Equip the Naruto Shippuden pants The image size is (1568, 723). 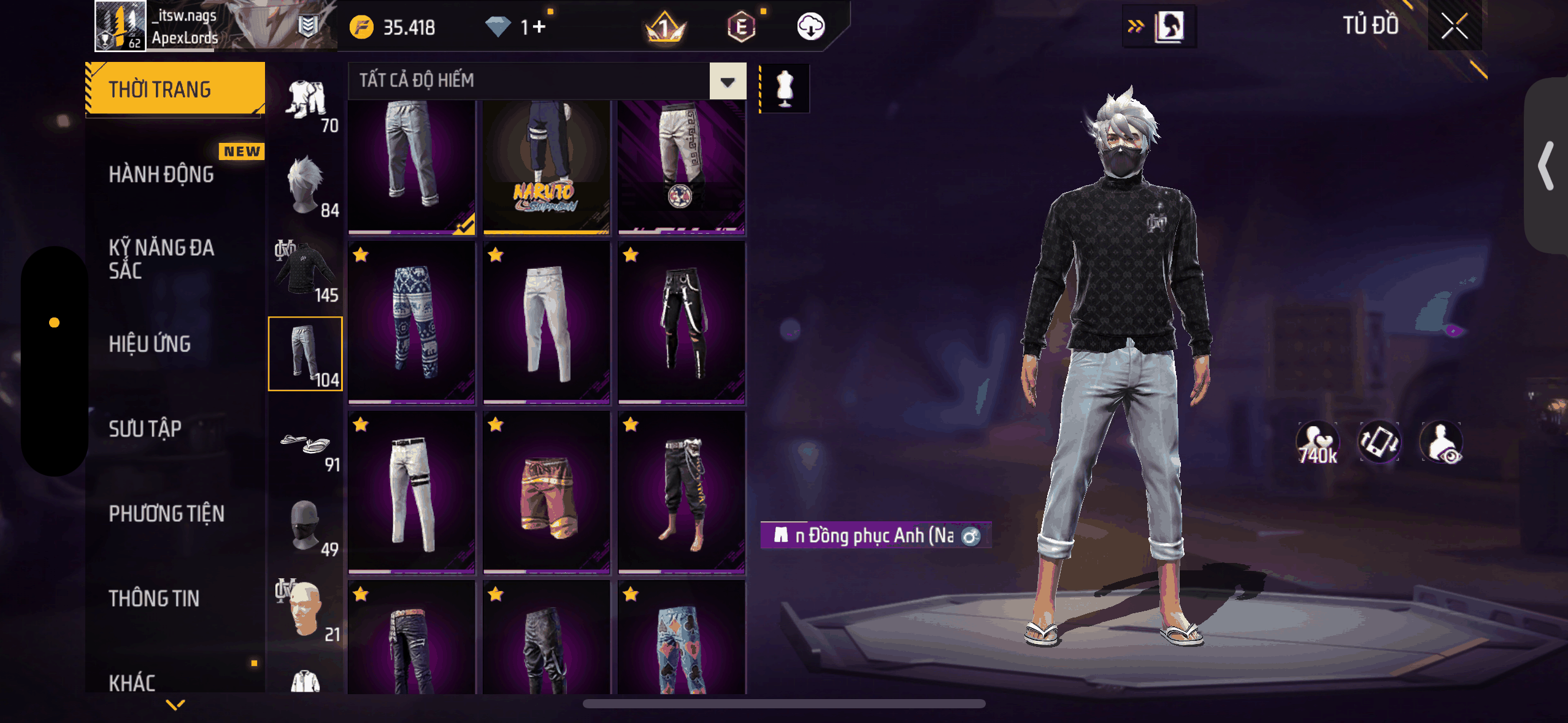pyautogui.click(x=546, y=166)
